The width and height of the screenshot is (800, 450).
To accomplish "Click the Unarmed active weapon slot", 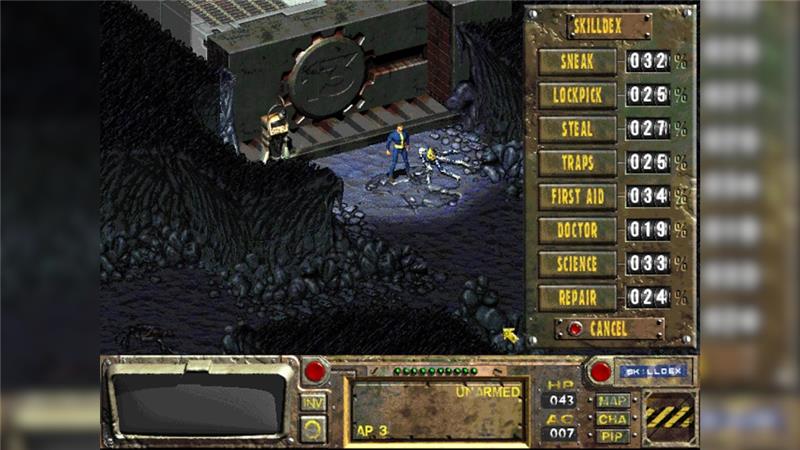I will (x=436, y=409).
